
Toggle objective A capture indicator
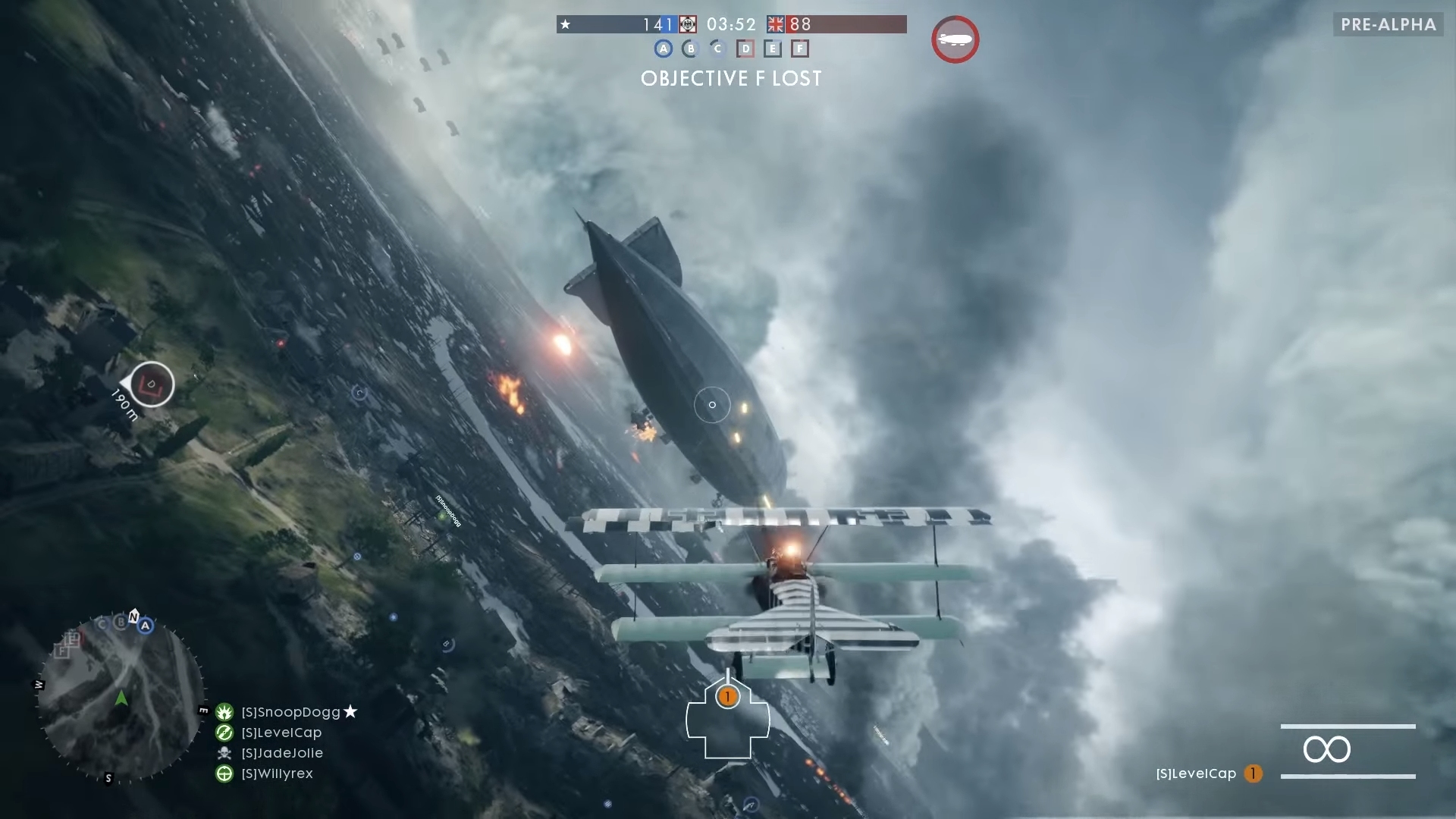pyautogui.click(x=664, y=49)
